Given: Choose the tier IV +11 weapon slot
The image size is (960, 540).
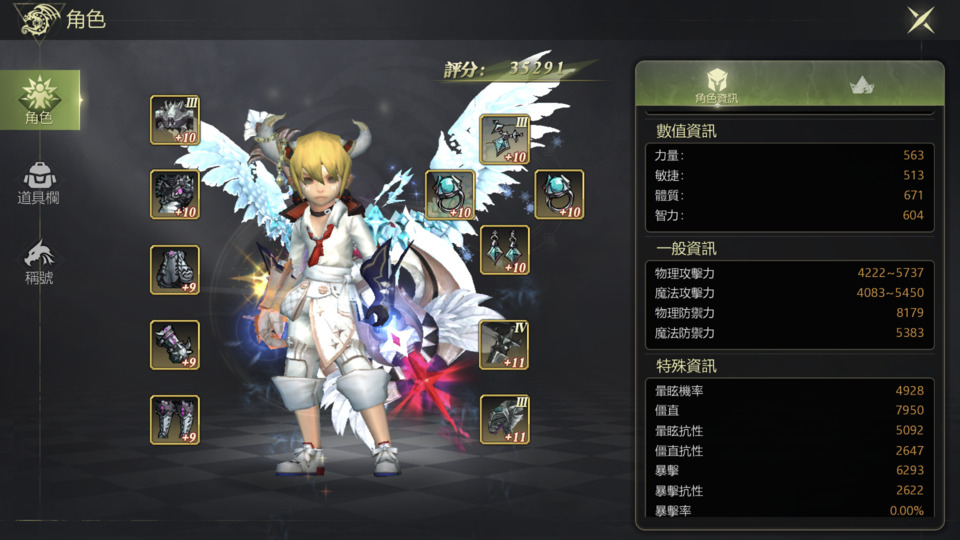Looking at the screenshot, I should tap(505, 345).
